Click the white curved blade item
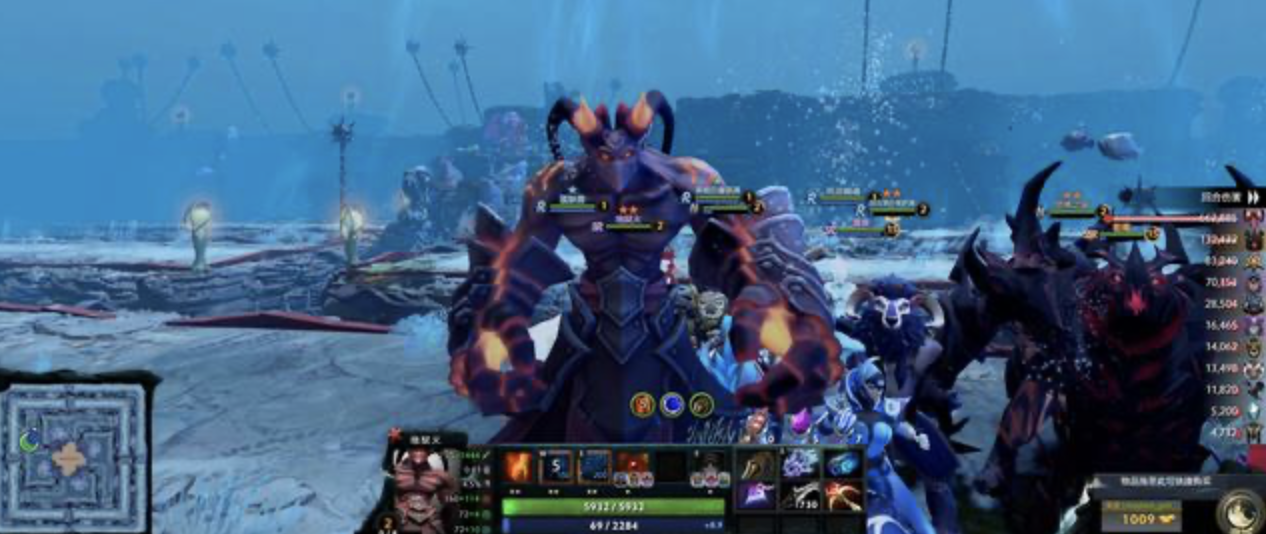Viewport: 1266px width, 534px height. (x=799, y=494)
